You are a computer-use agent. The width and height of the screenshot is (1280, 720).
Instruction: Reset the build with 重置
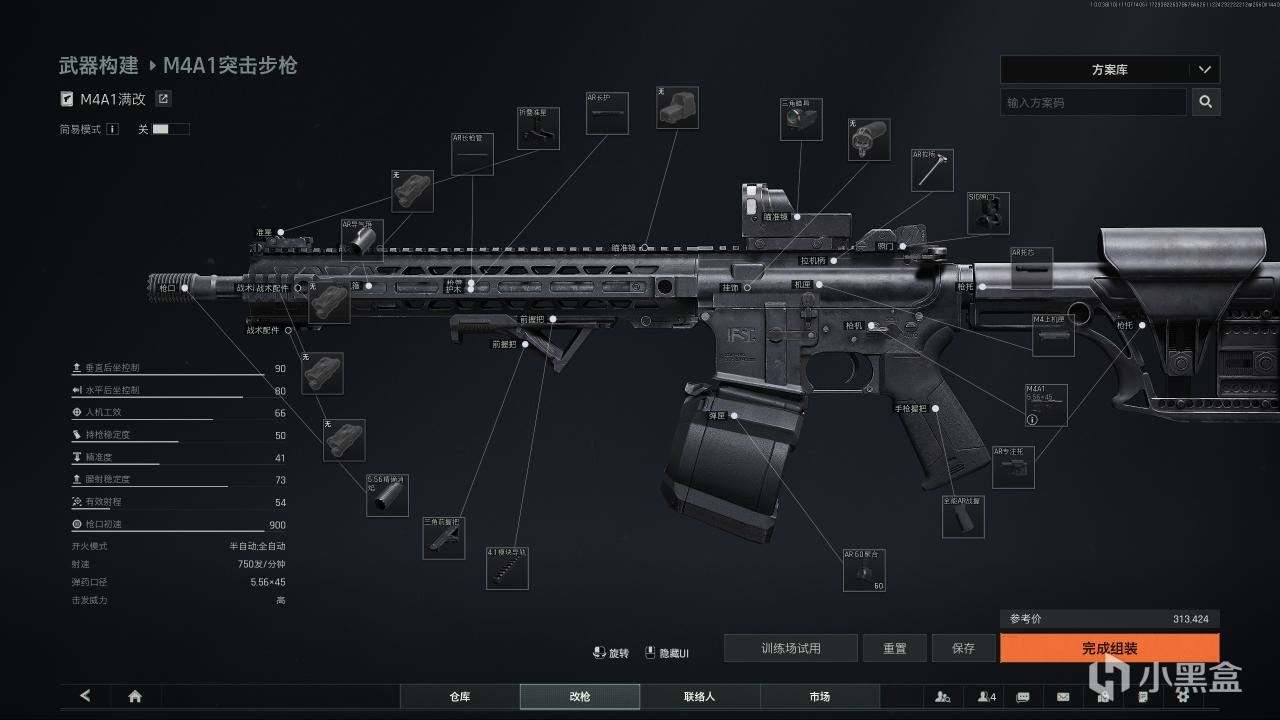click(x=894, y=648)
